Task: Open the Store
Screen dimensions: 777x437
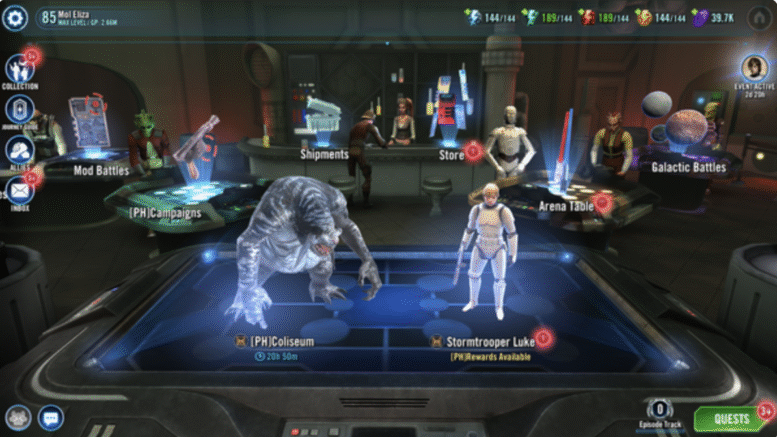Action: tap(451, 154)
